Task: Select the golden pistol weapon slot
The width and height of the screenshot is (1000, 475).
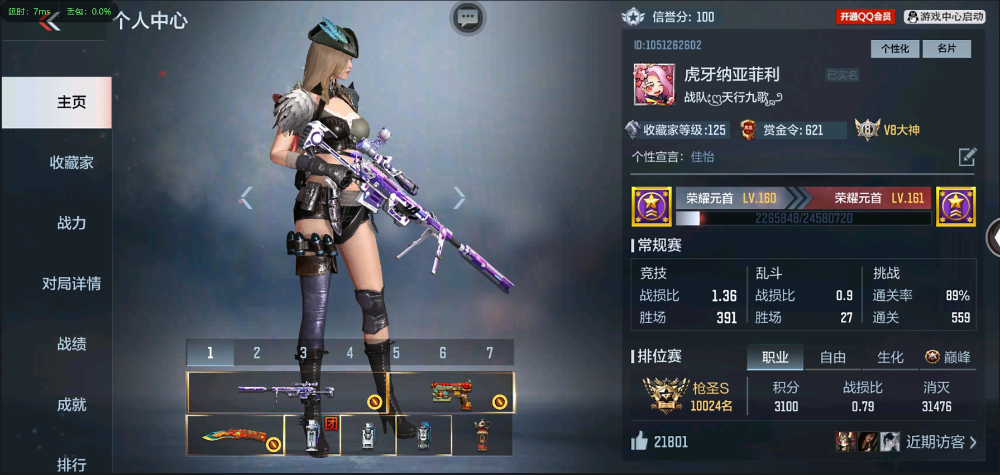Action: [x=451, y=391]
